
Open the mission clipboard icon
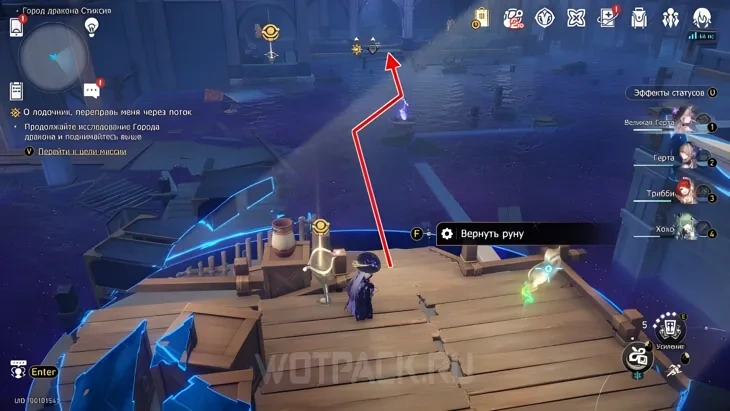pos(16,91)
